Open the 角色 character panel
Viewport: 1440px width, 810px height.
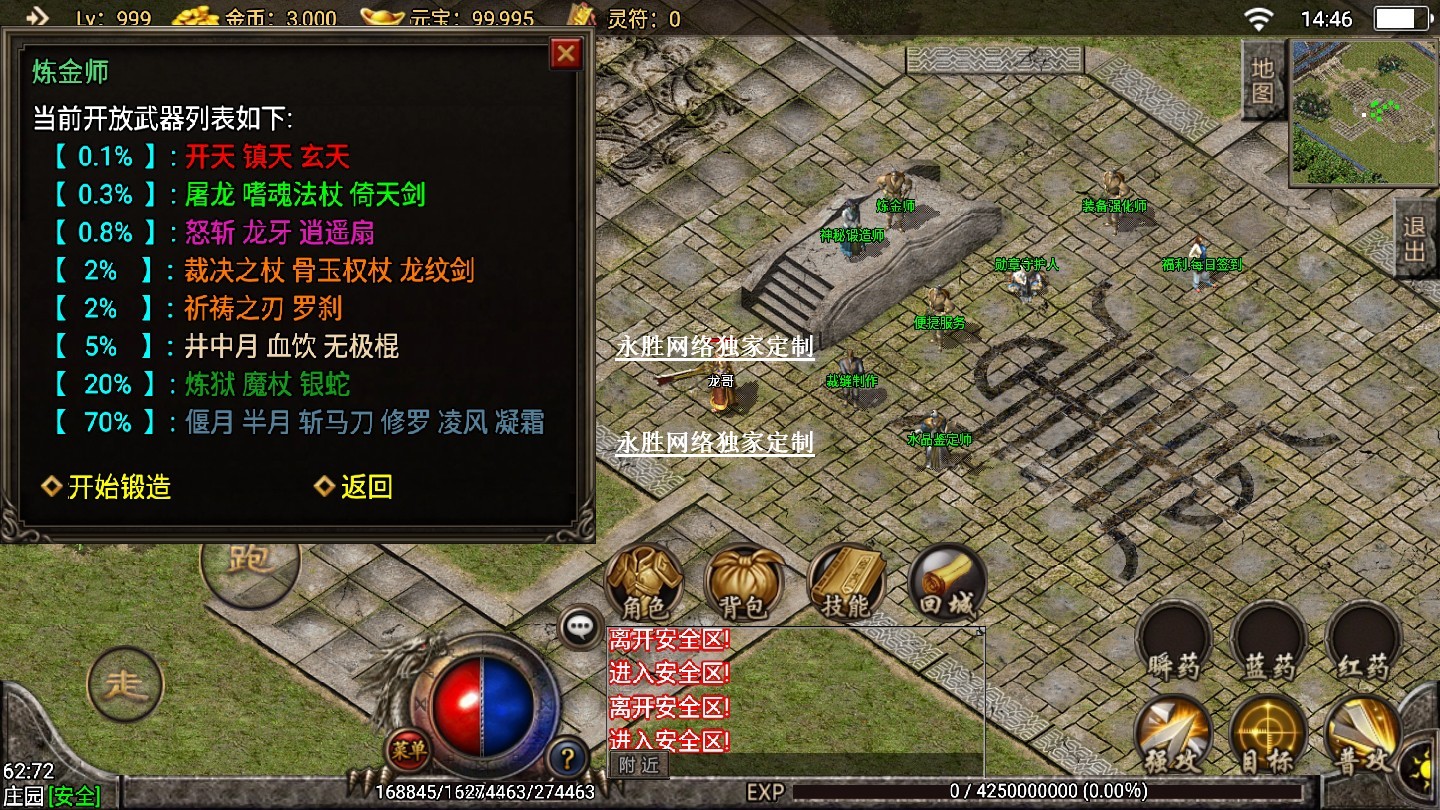click(645, 583)
